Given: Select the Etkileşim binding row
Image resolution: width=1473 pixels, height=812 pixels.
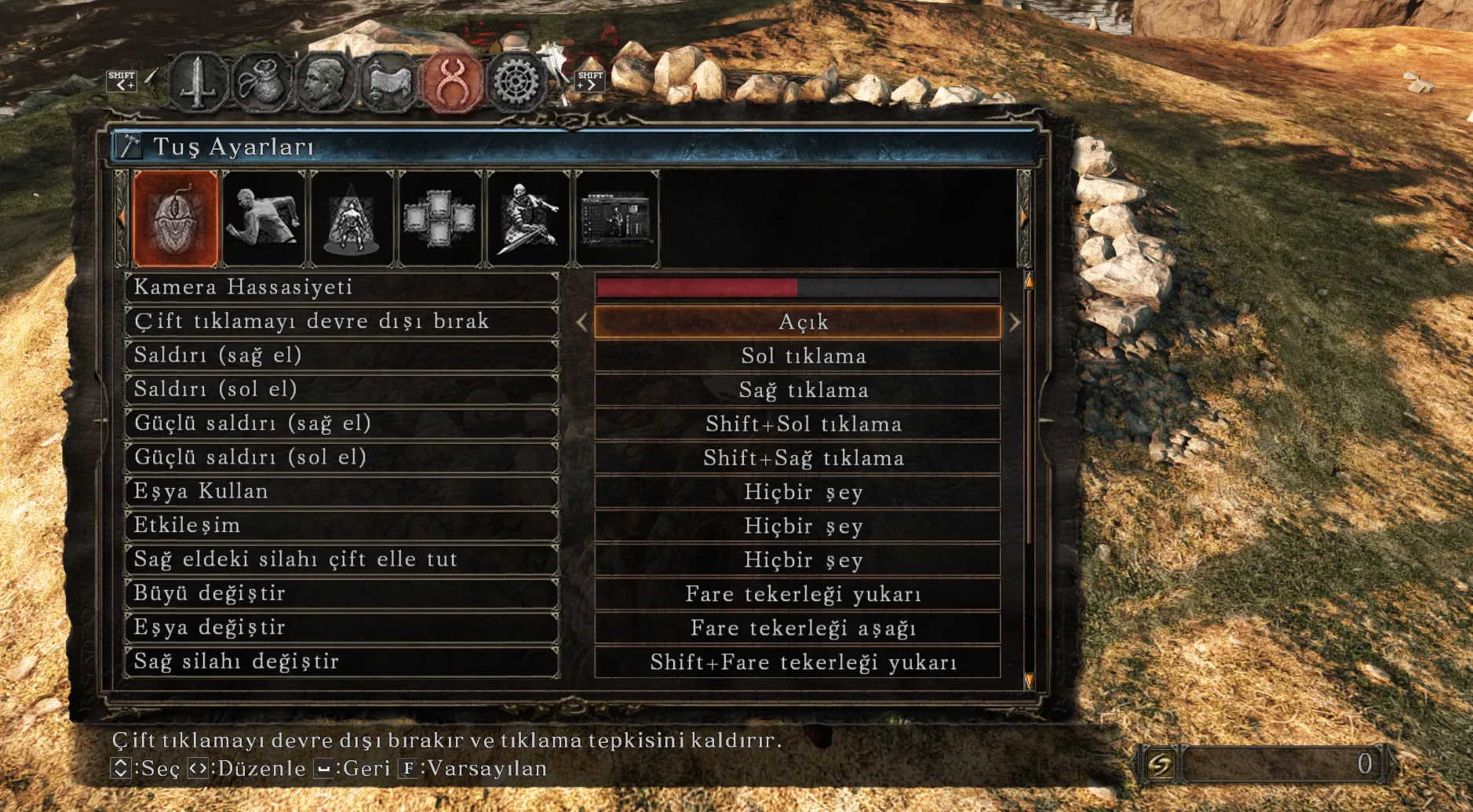Looking at the screenshot, I should click(341, 526).
